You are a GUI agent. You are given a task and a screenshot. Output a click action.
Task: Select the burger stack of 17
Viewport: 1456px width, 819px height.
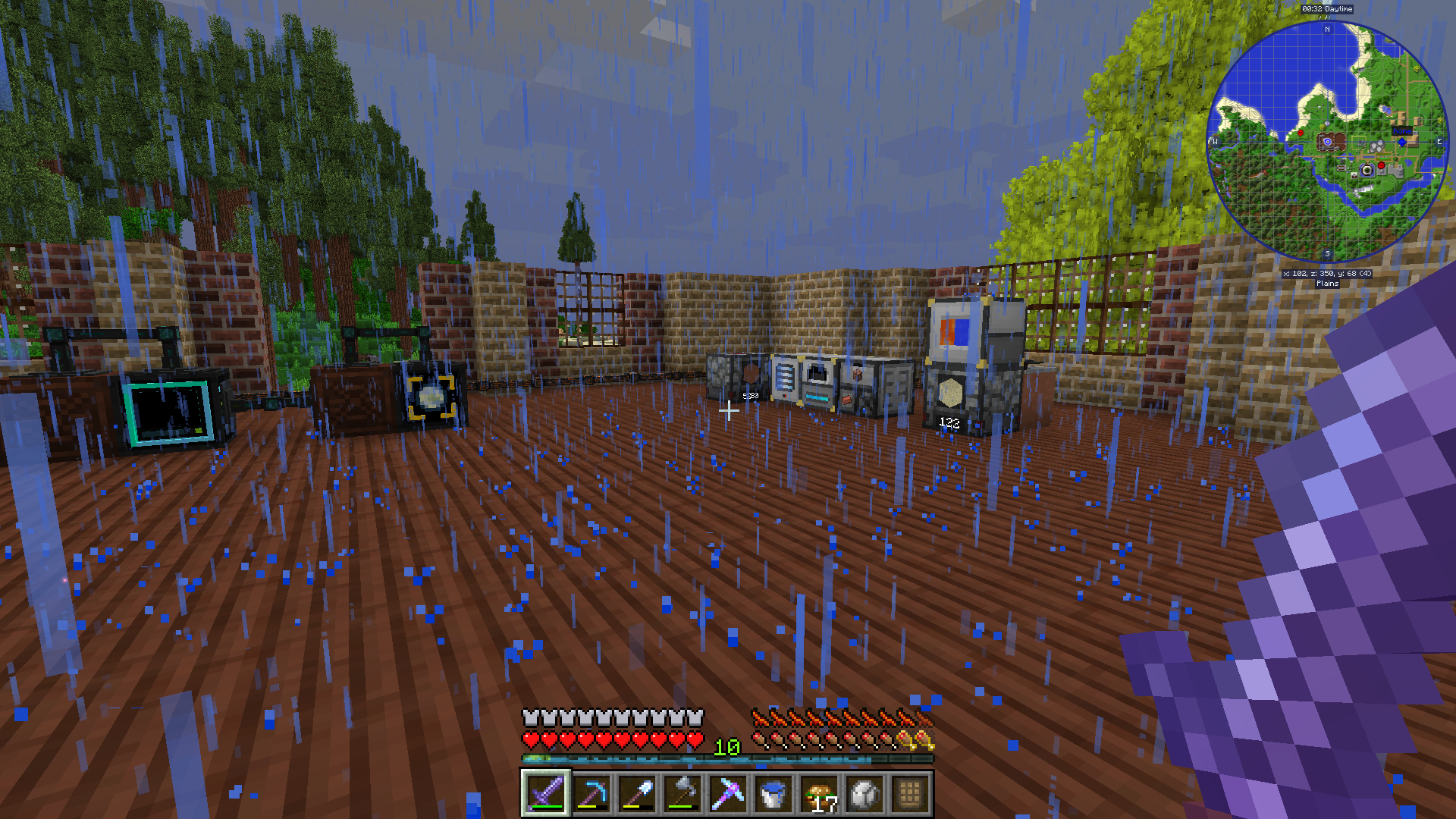click(x=819, y=794)
